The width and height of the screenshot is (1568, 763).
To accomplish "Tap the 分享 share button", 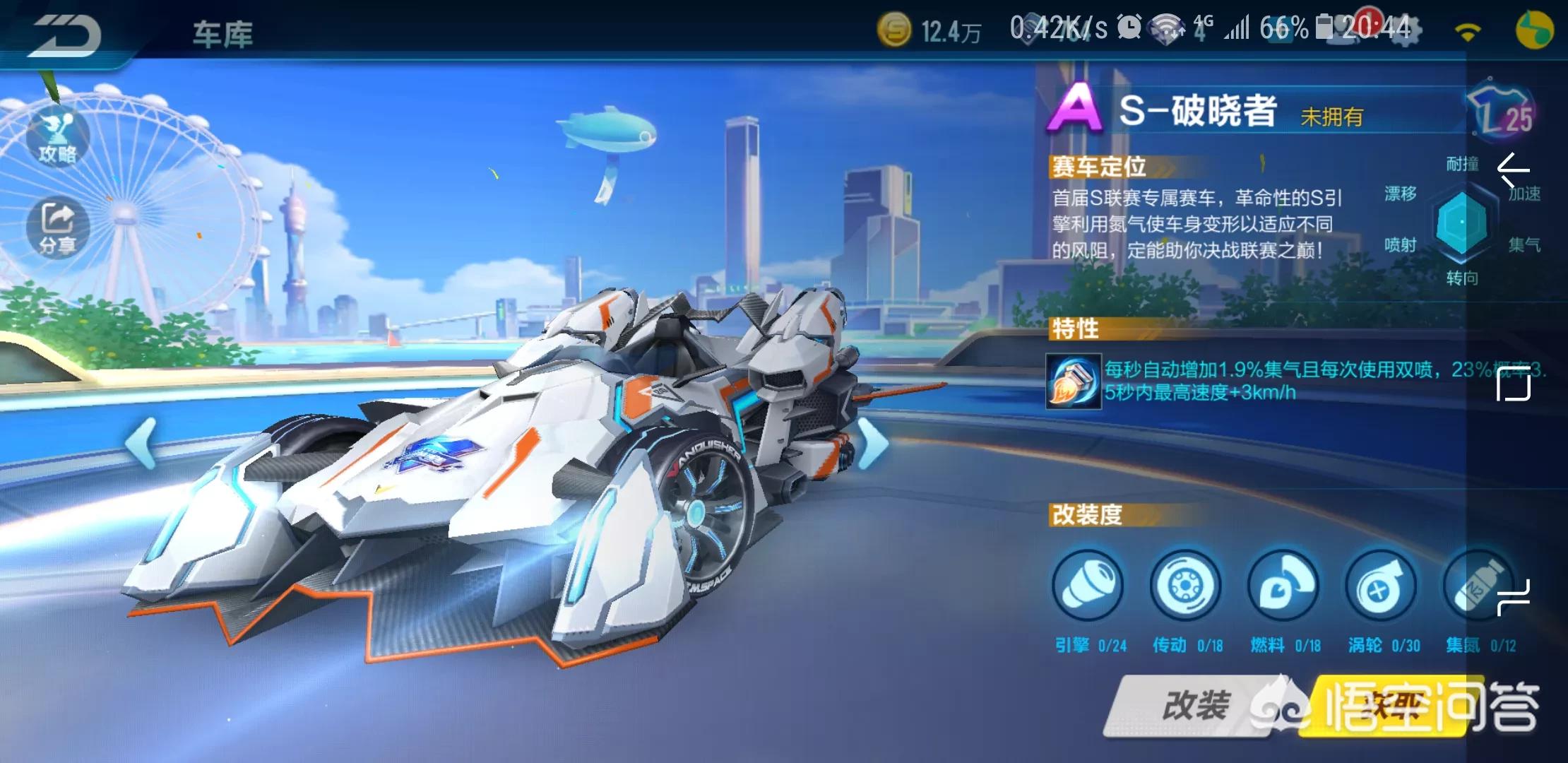I will 57,227.
